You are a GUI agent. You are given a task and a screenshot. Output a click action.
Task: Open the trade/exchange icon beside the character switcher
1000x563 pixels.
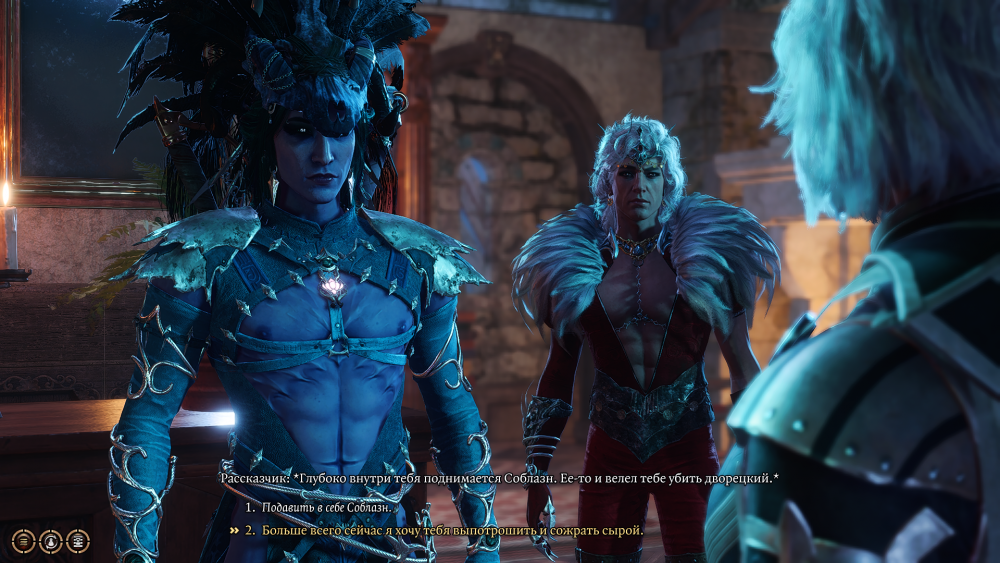tap(77, 541)
